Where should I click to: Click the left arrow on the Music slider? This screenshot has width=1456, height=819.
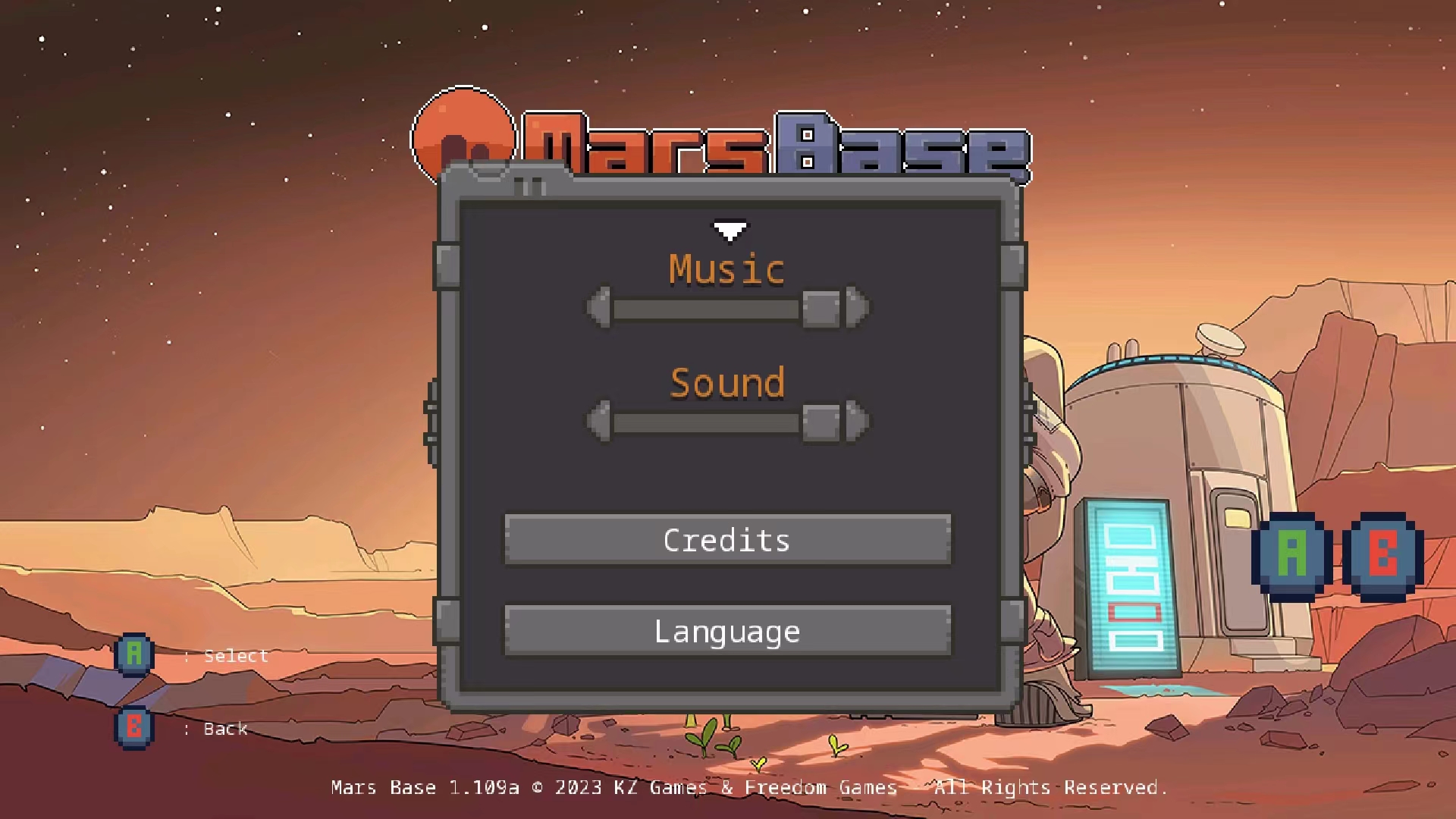pyautogui.click(x=598, y=308)
